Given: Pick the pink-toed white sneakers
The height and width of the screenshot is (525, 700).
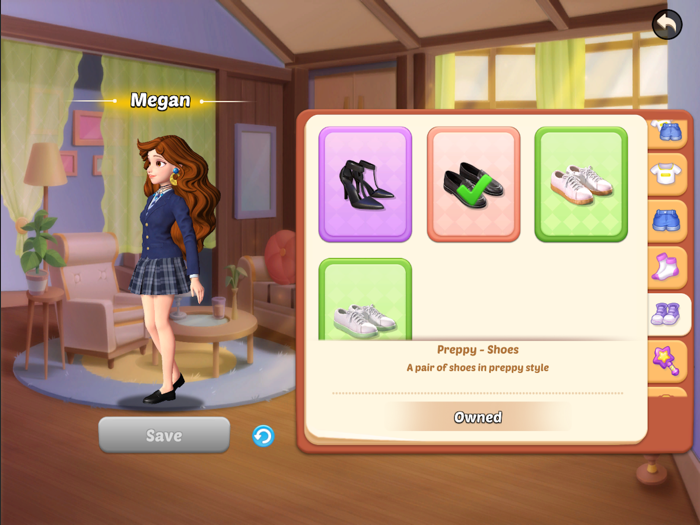Looking at the screenshot, I should tap(581, 184).
